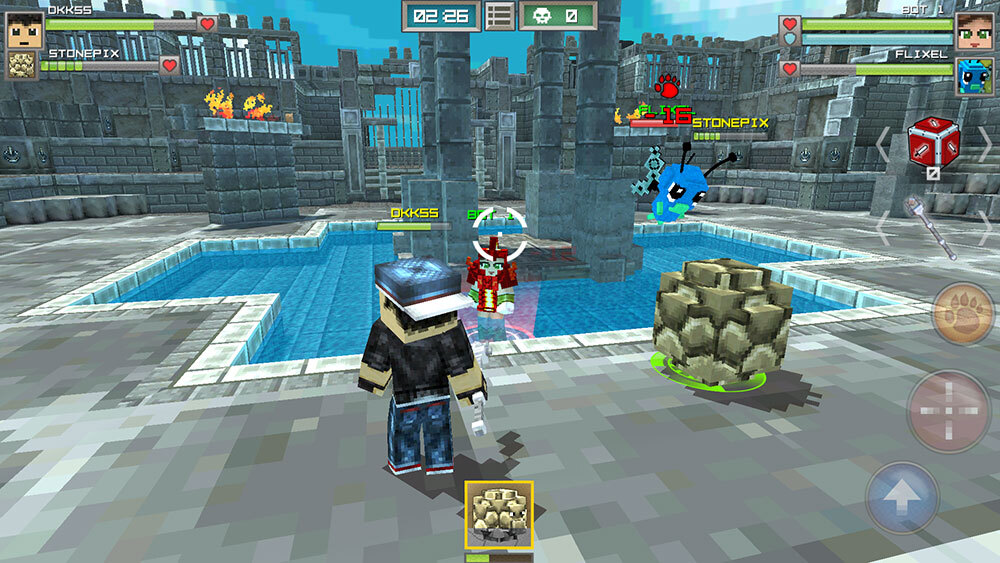
Task: Click the right arrow beside the staff
Action: coord(984,228)
